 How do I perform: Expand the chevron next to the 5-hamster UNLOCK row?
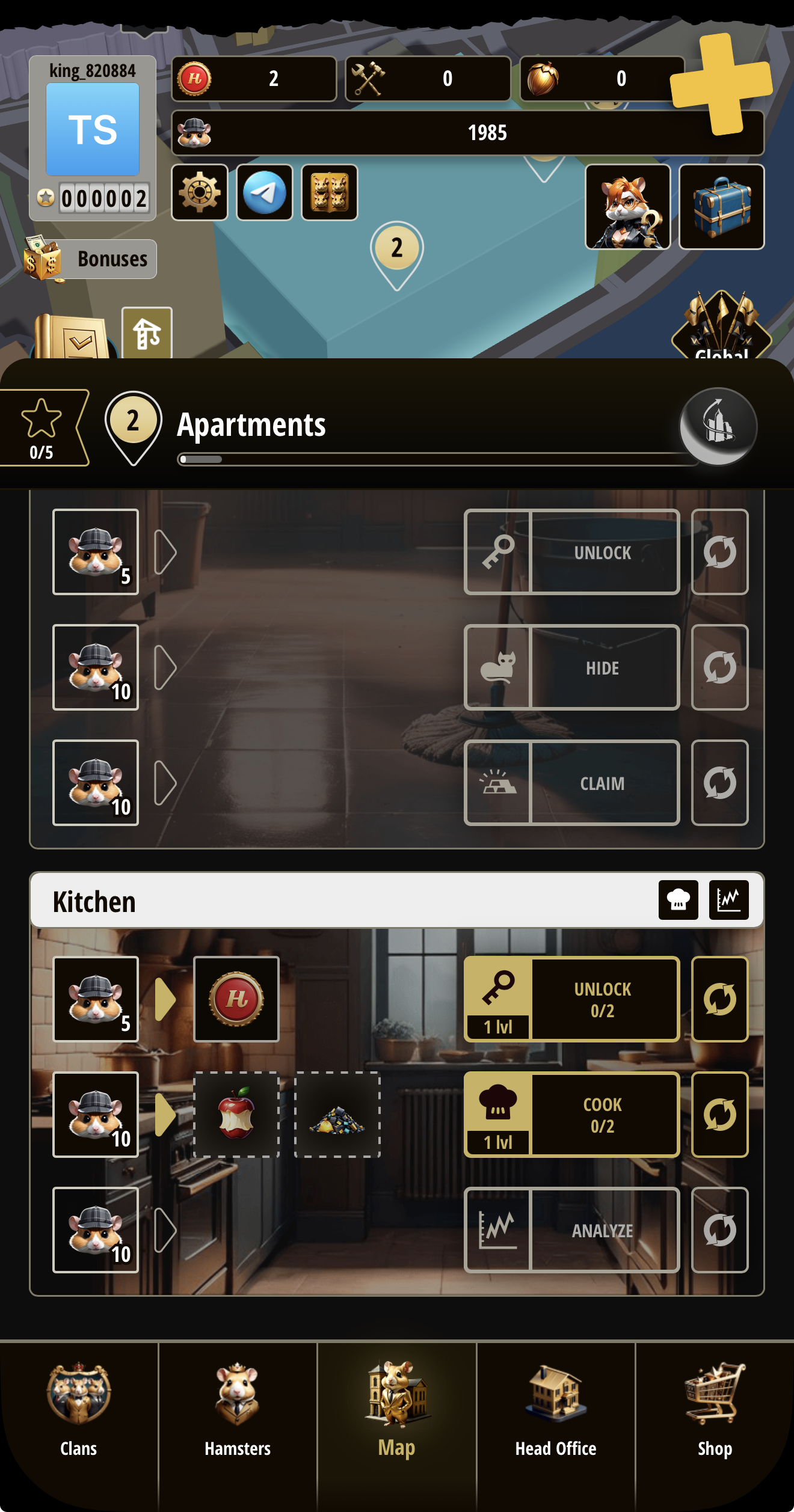pyautogui.click(x=164, y=551)
